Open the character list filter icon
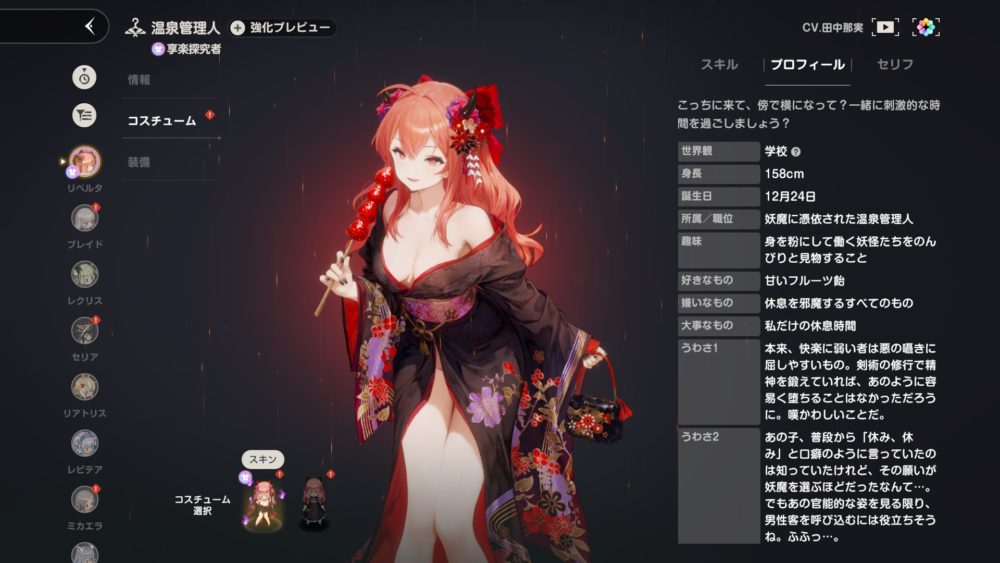The width and height of the screenshot is (1000, 563). (85, 115)
